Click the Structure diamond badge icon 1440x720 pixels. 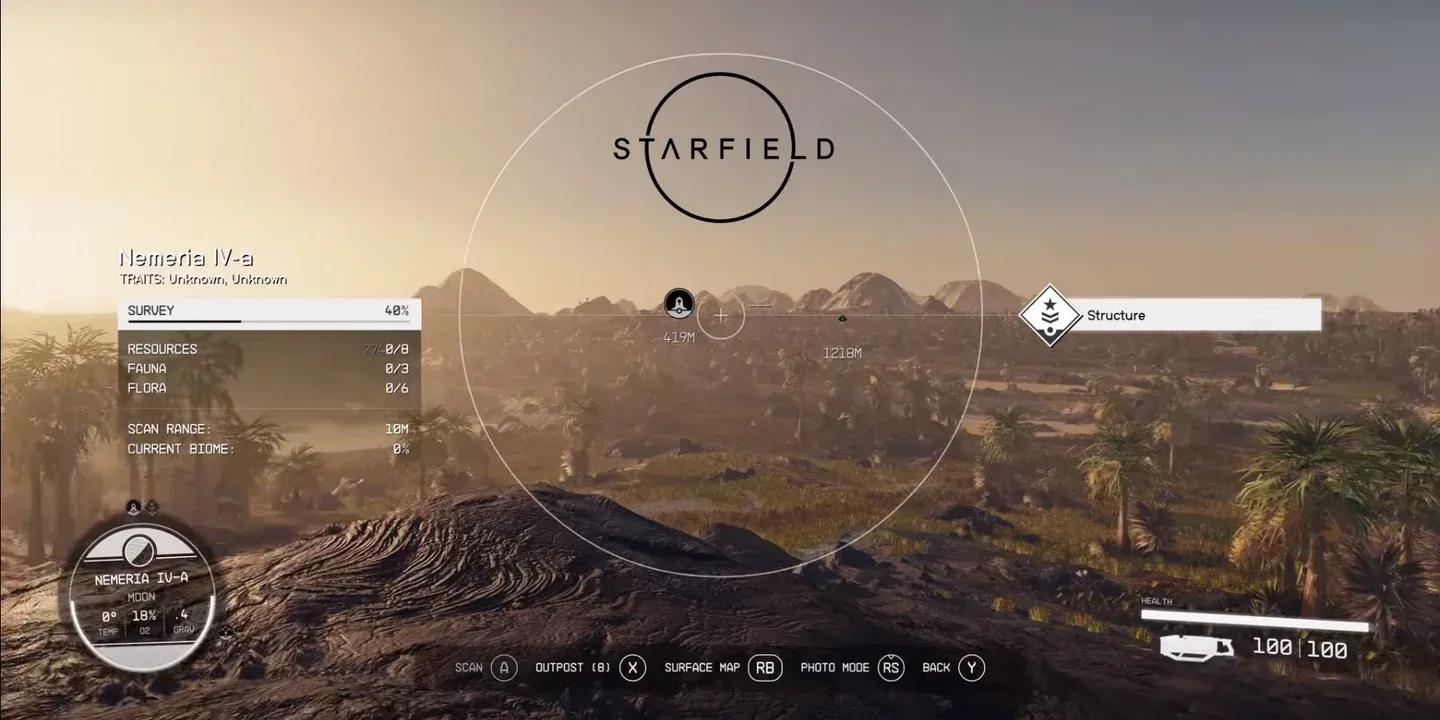click(1049, 315)
